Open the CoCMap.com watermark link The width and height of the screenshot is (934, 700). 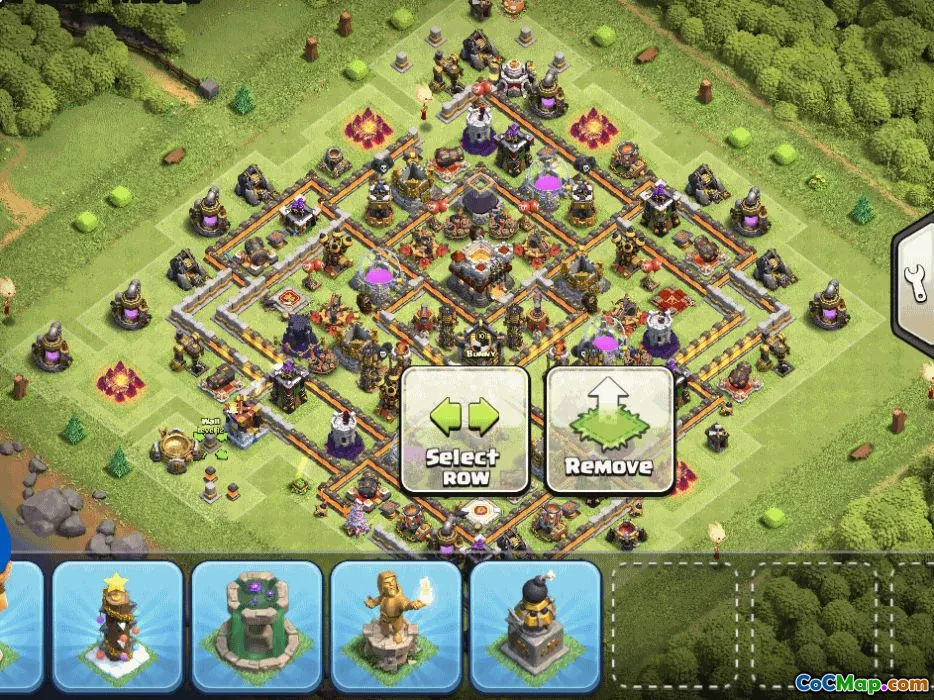pyautogui.click(x=860, y=684)
